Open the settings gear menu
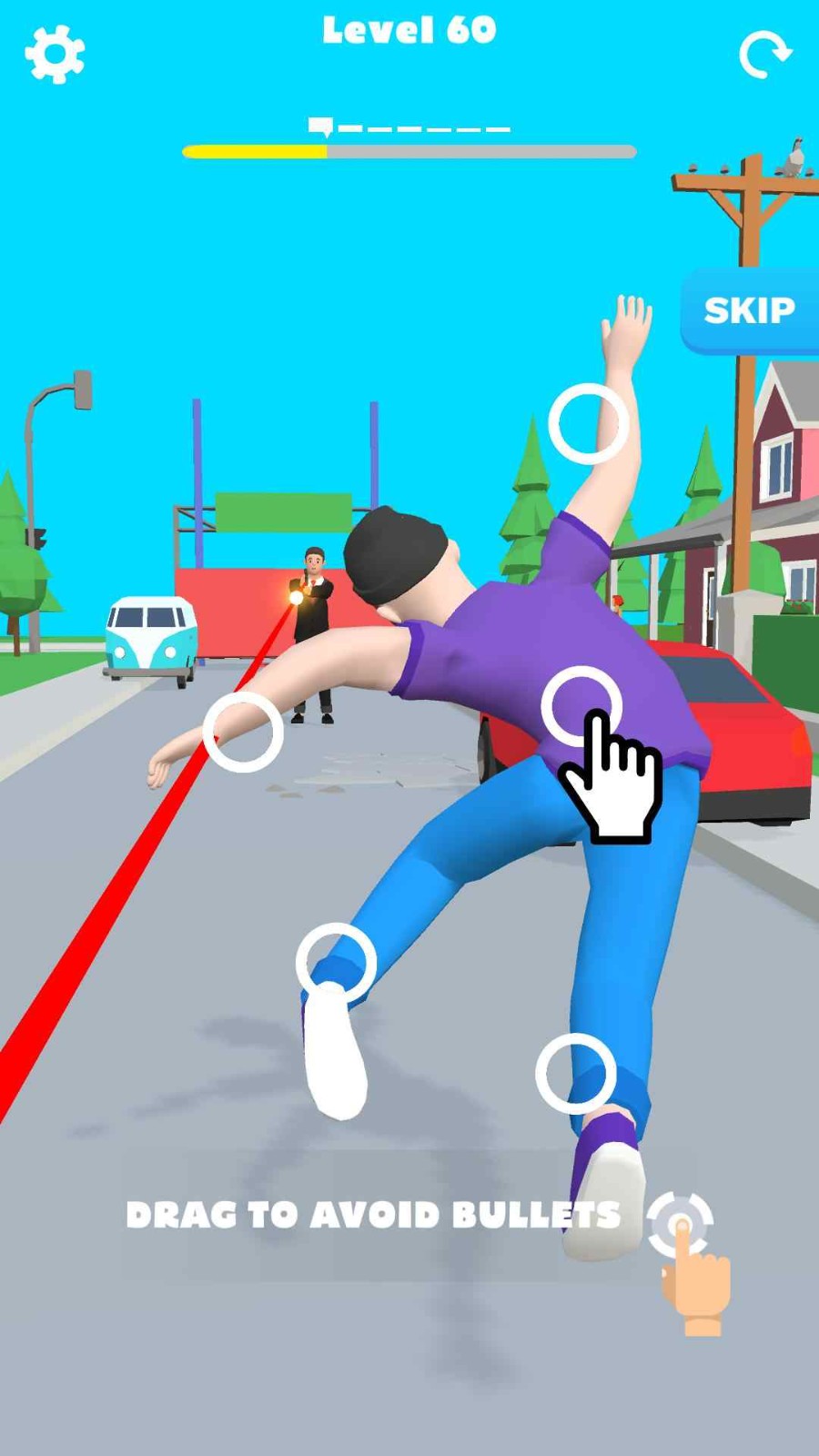The width and height of the screenshot is (819, 1456). [55, 55]
